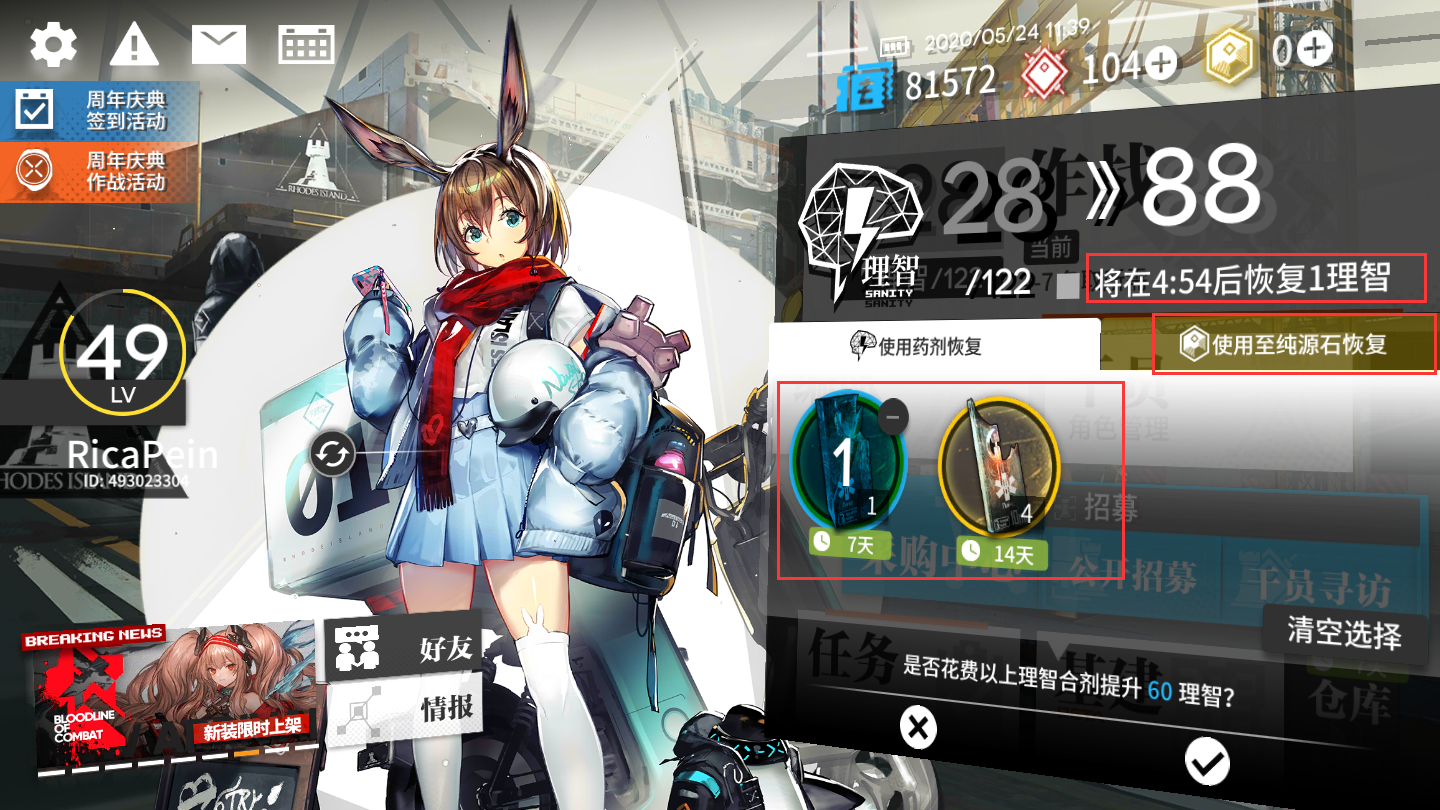
Task: Open the 周年庆典 签到活动 banner
Action: tap(98, 111)
